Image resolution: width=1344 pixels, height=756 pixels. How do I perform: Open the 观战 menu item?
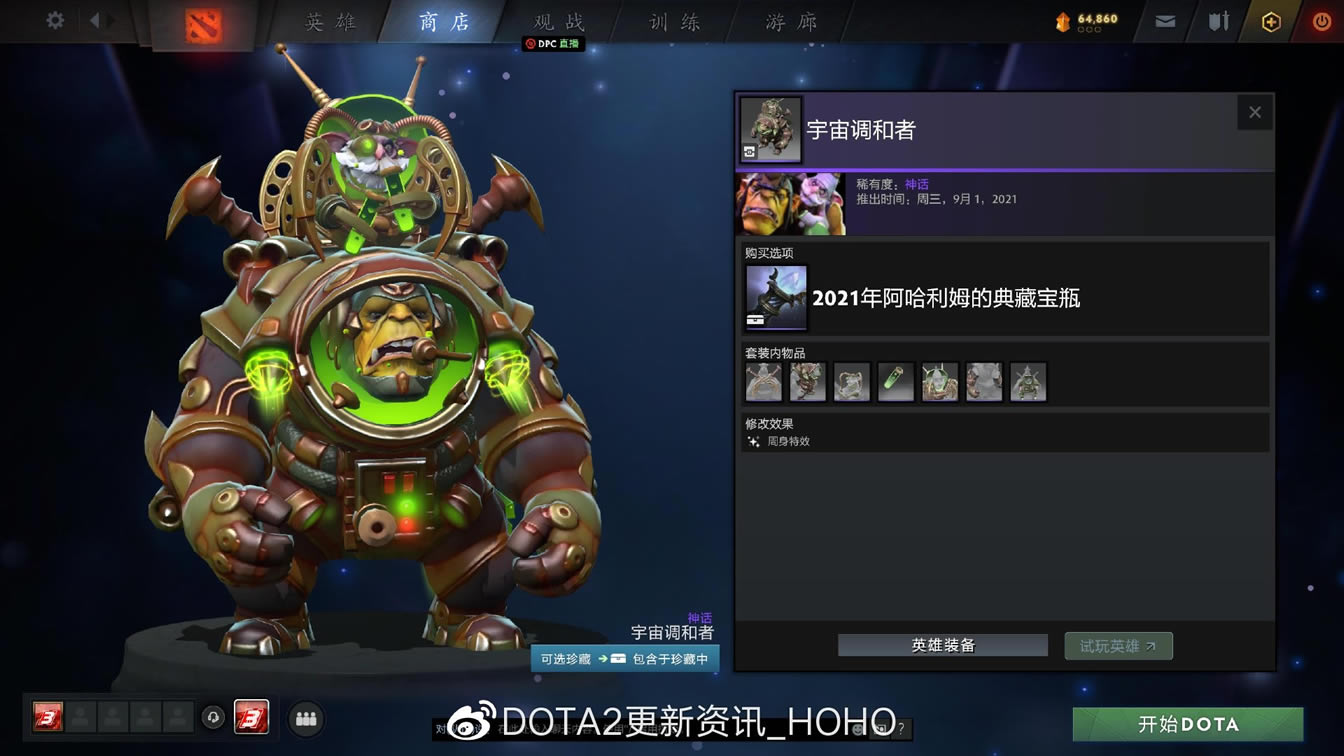[558, 22]
